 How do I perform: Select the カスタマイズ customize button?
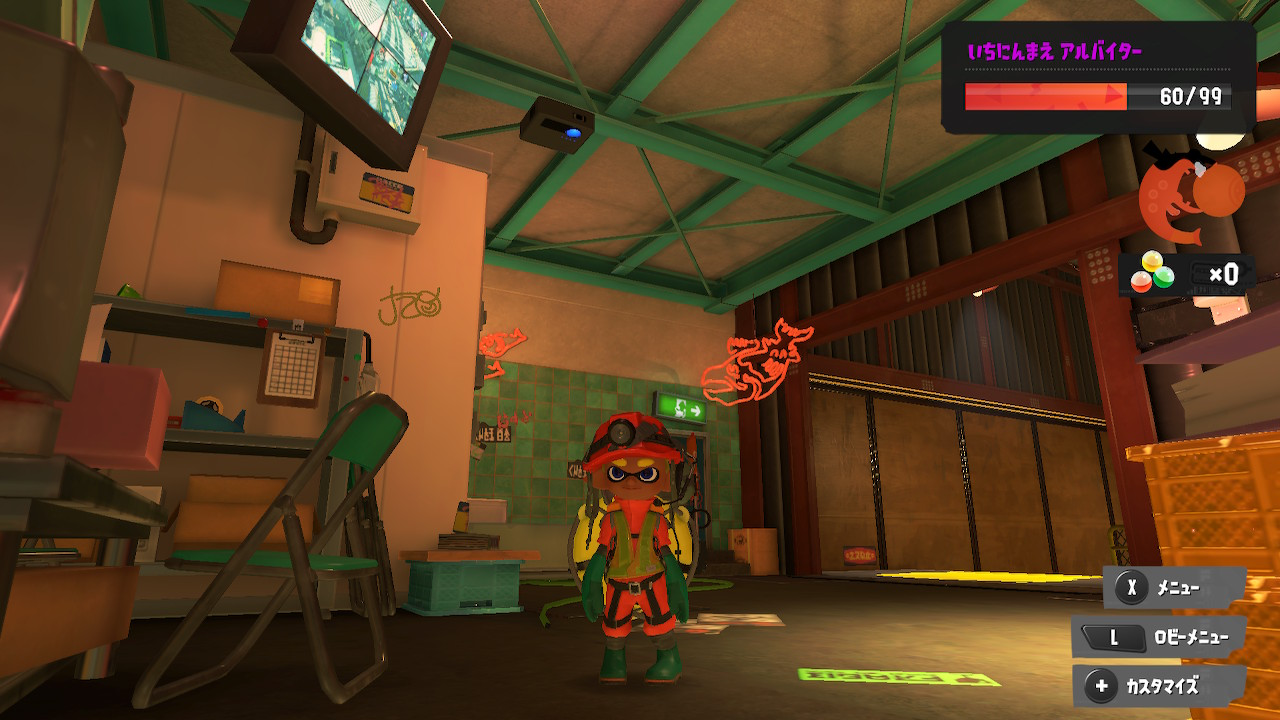tap(1160, 687)
